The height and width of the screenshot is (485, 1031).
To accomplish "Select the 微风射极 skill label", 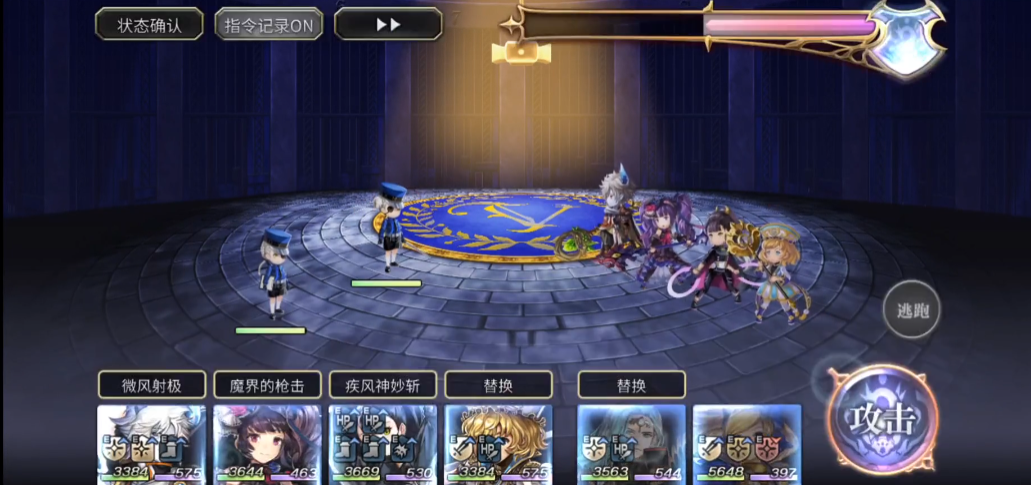I will [x=152, y=385].
